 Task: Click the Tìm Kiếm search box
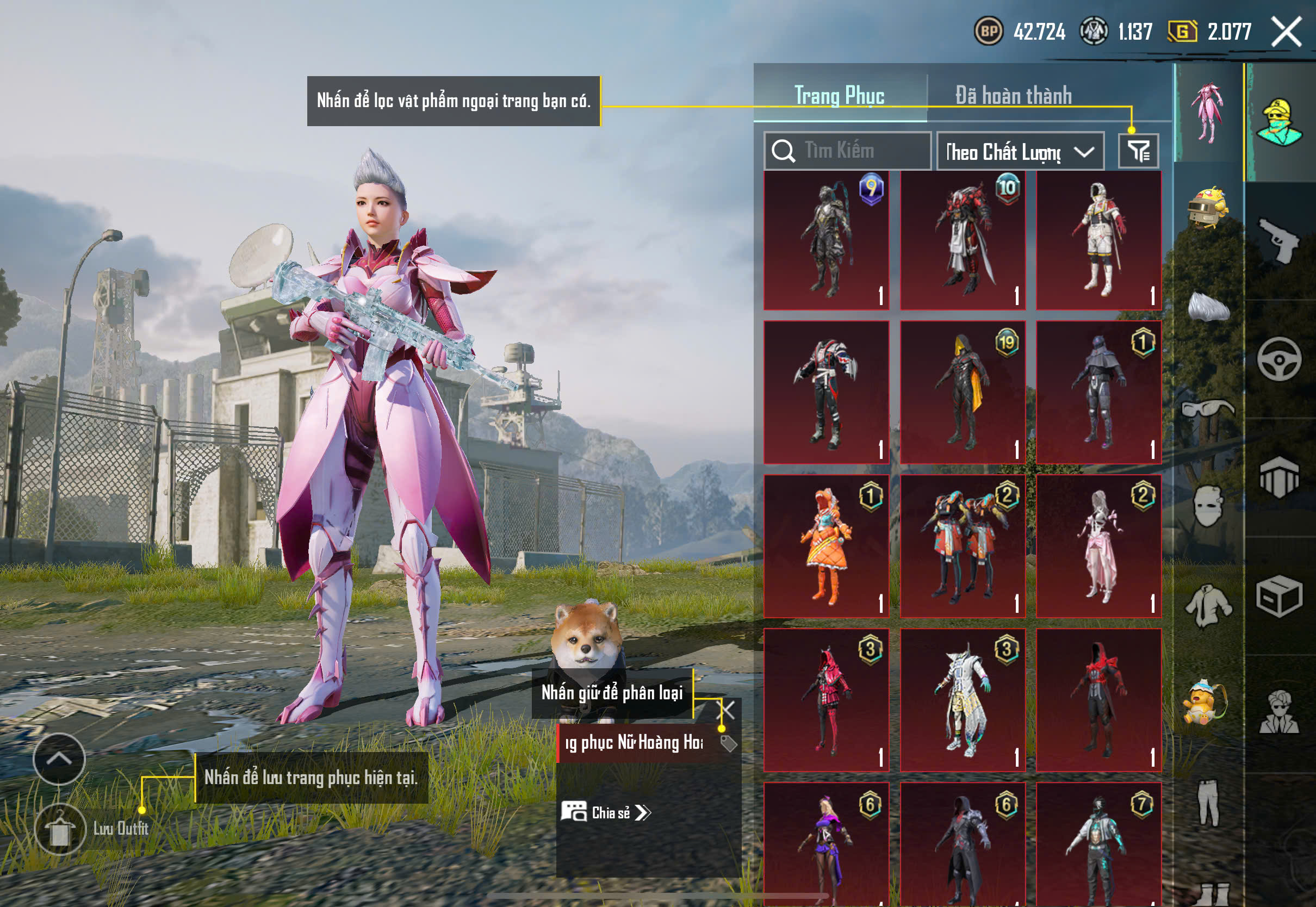[x=848, y=151]
